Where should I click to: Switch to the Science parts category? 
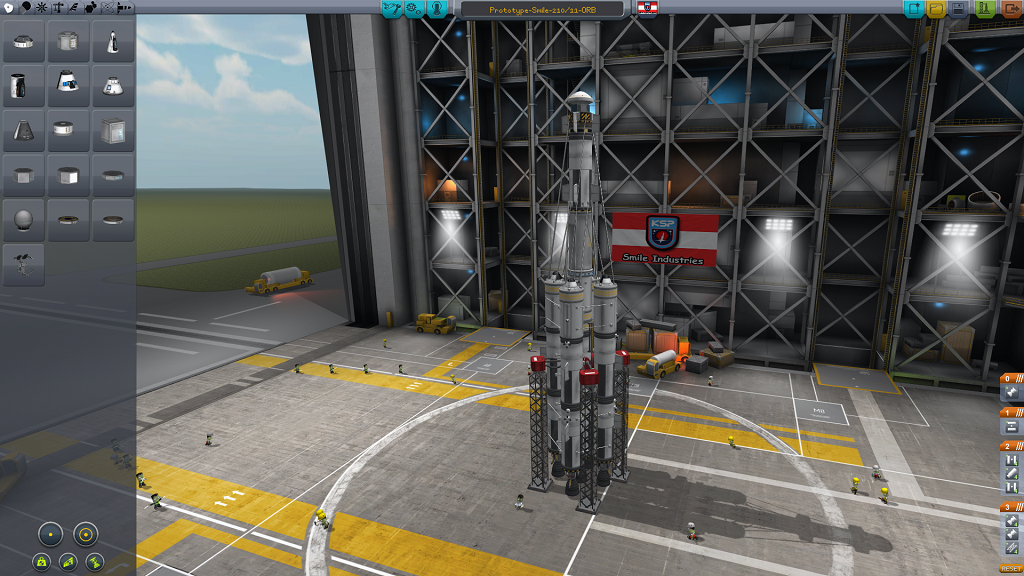108,8
